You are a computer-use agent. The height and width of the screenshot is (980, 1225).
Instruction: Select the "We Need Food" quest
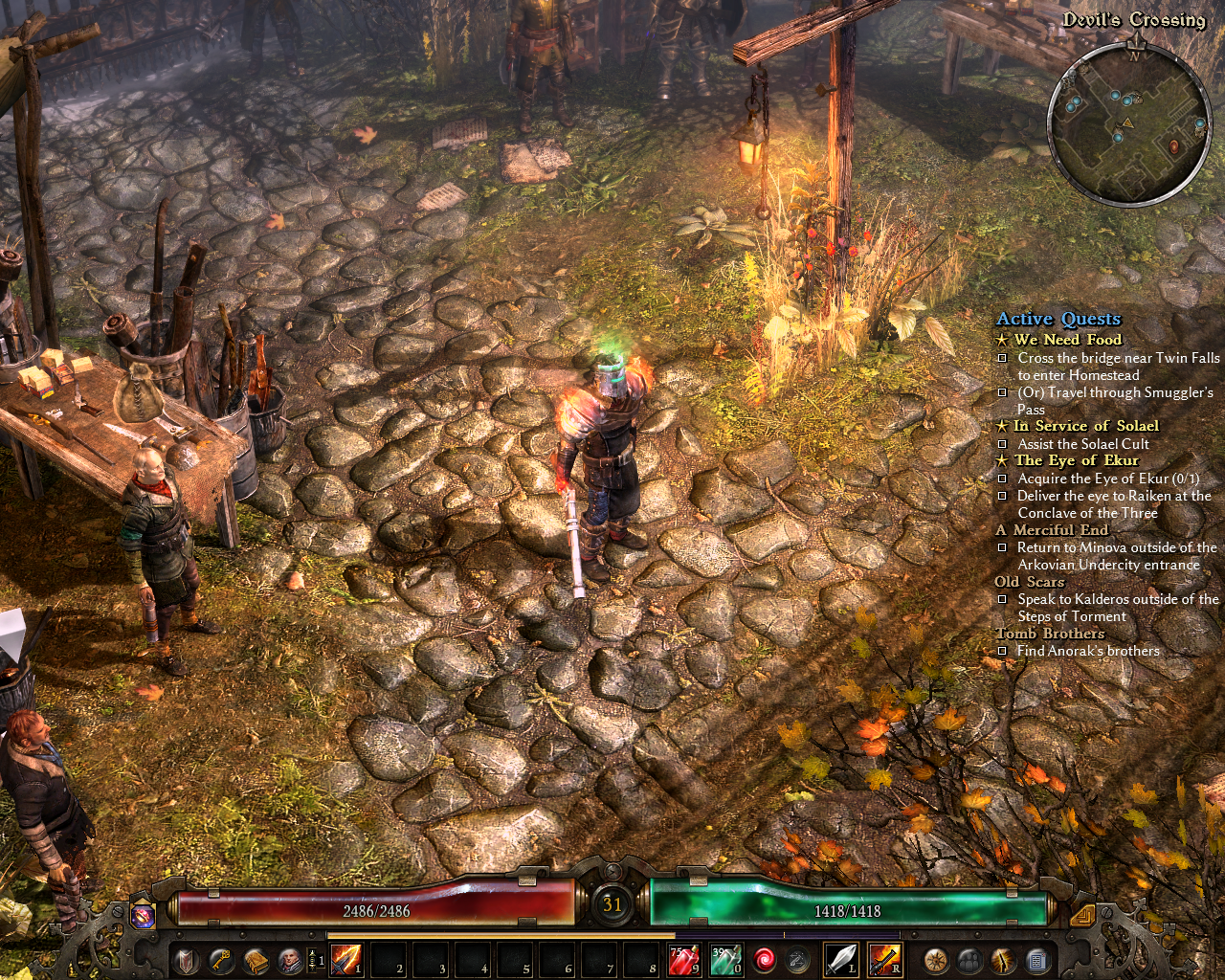(1067, 340)
